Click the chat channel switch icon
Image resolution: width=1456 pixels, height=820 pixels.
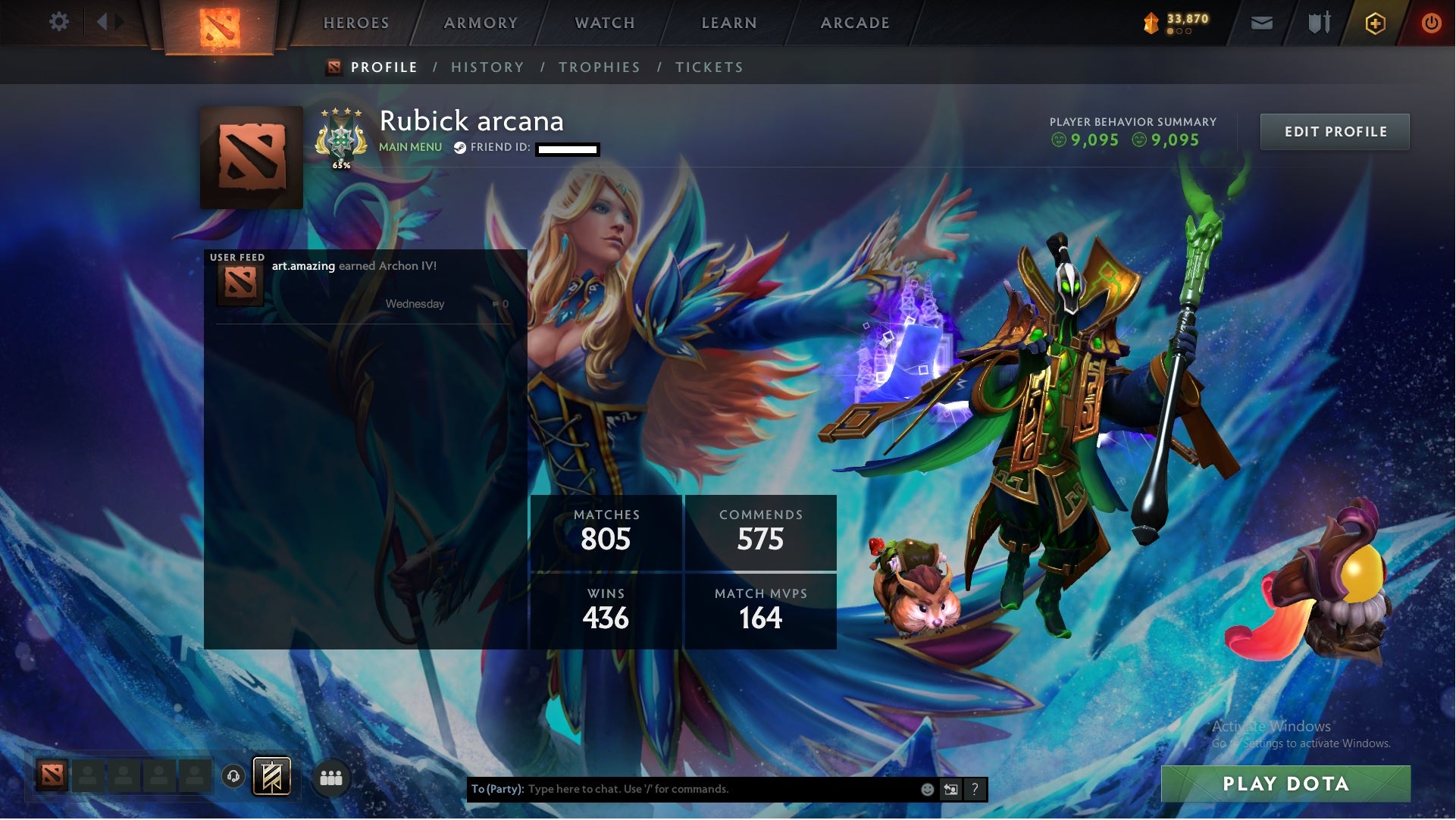(x=950, y=789)
